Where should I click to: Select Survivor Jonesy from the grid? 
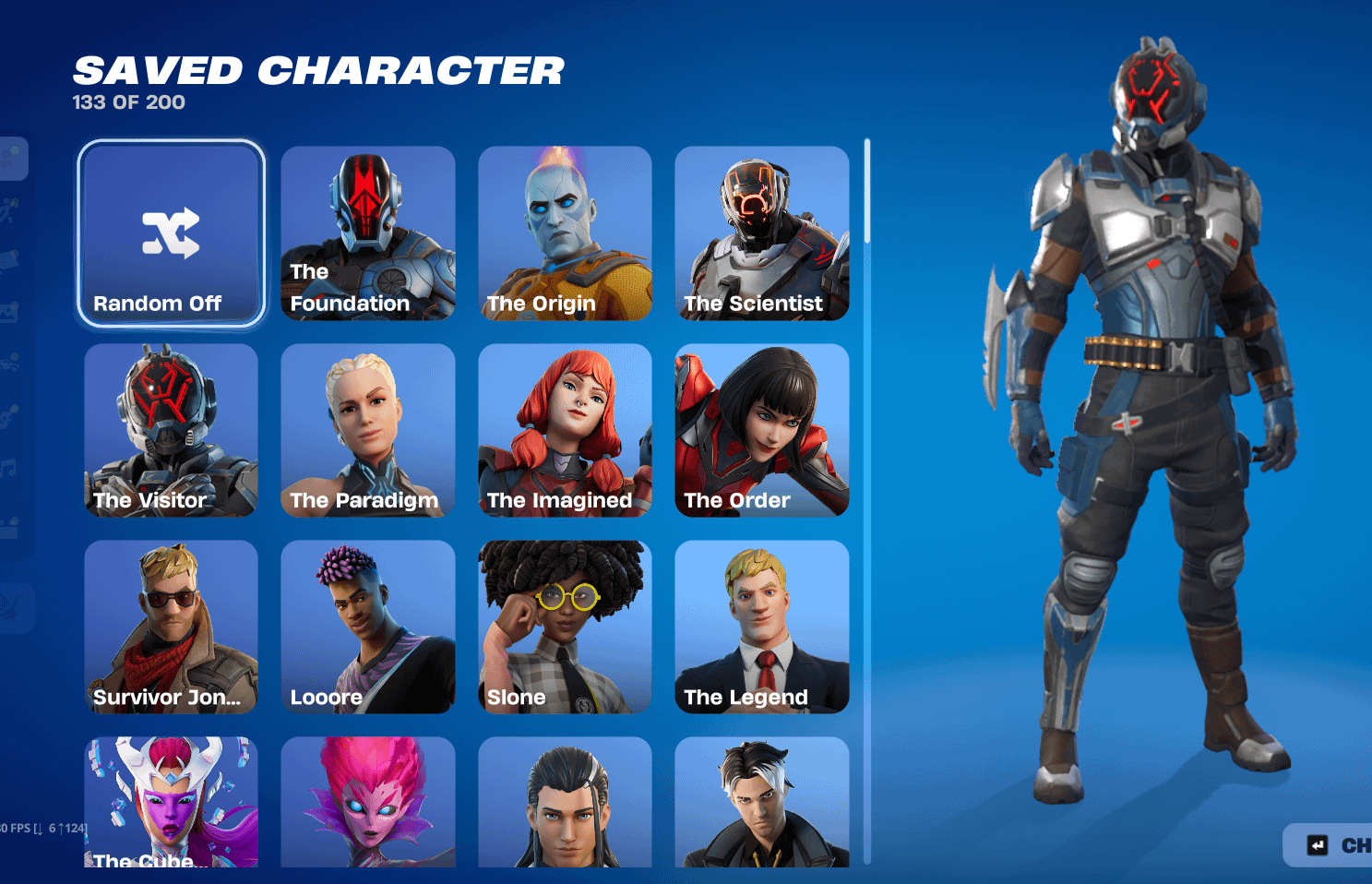171,627
